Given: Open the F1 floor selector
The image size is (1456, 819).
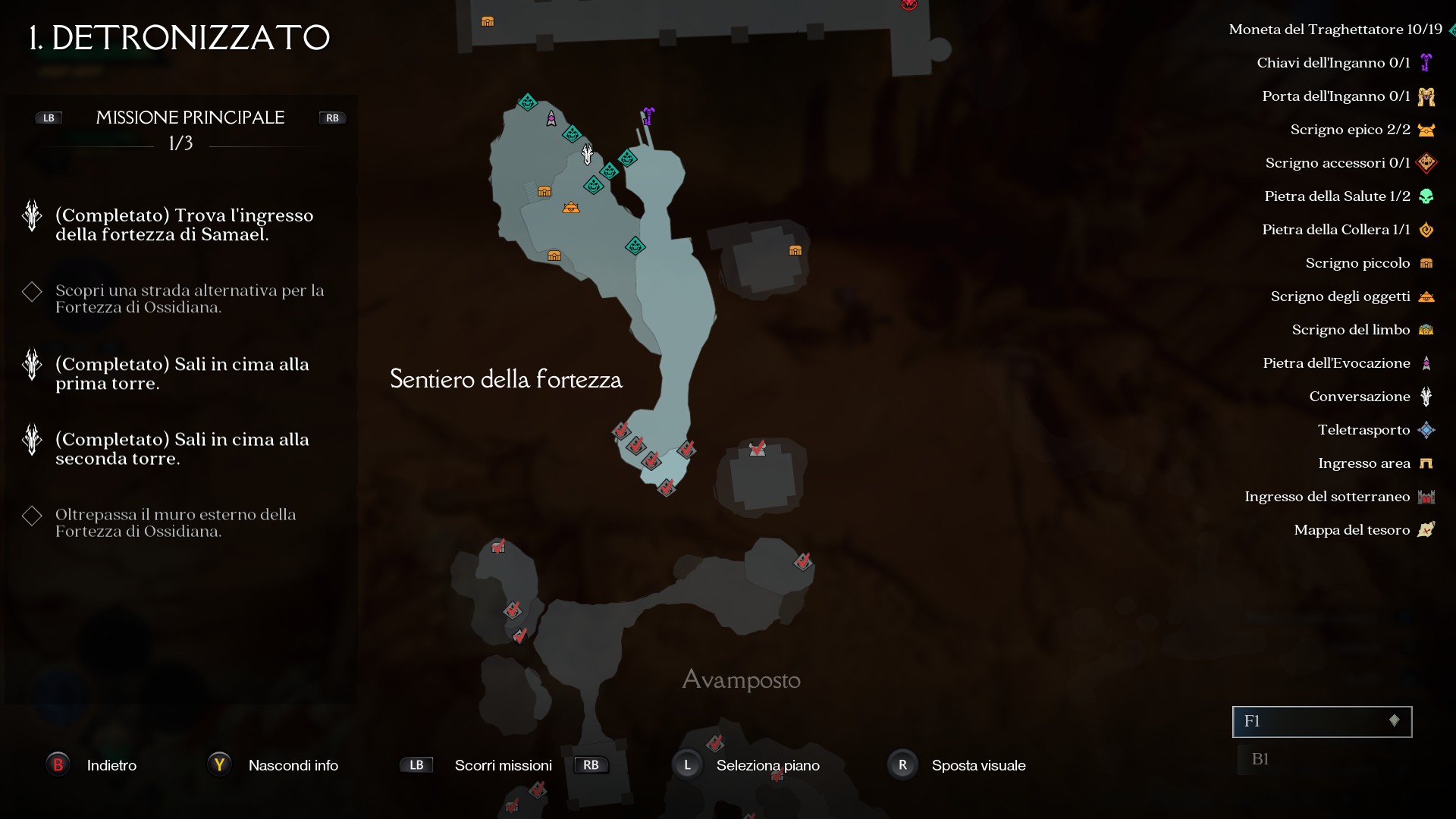Looking at the screenshot, I should pyautogui.click(x=1321, y=722).
